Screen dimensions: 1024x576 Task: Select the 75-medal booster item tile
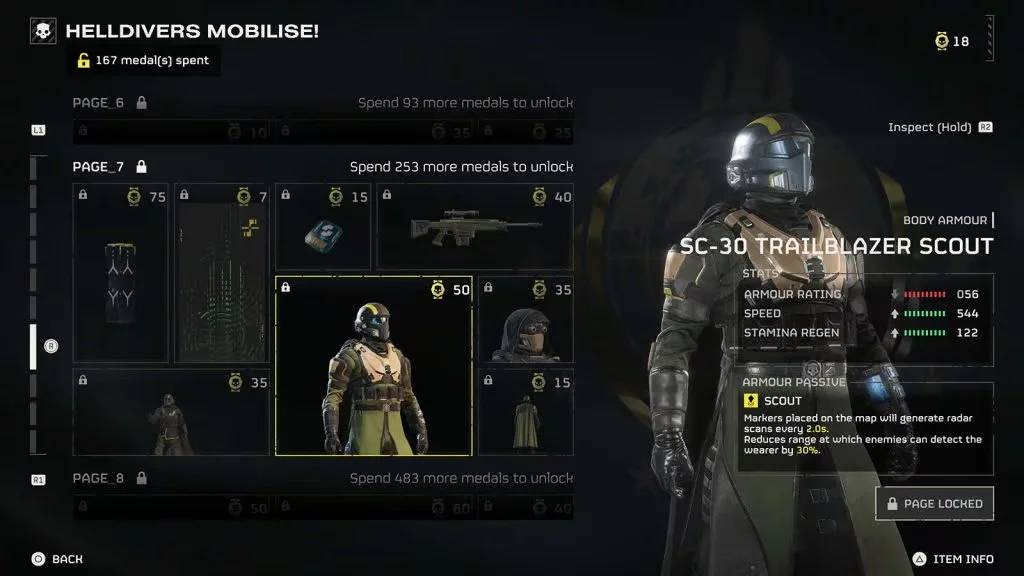[x=121, y=273]
